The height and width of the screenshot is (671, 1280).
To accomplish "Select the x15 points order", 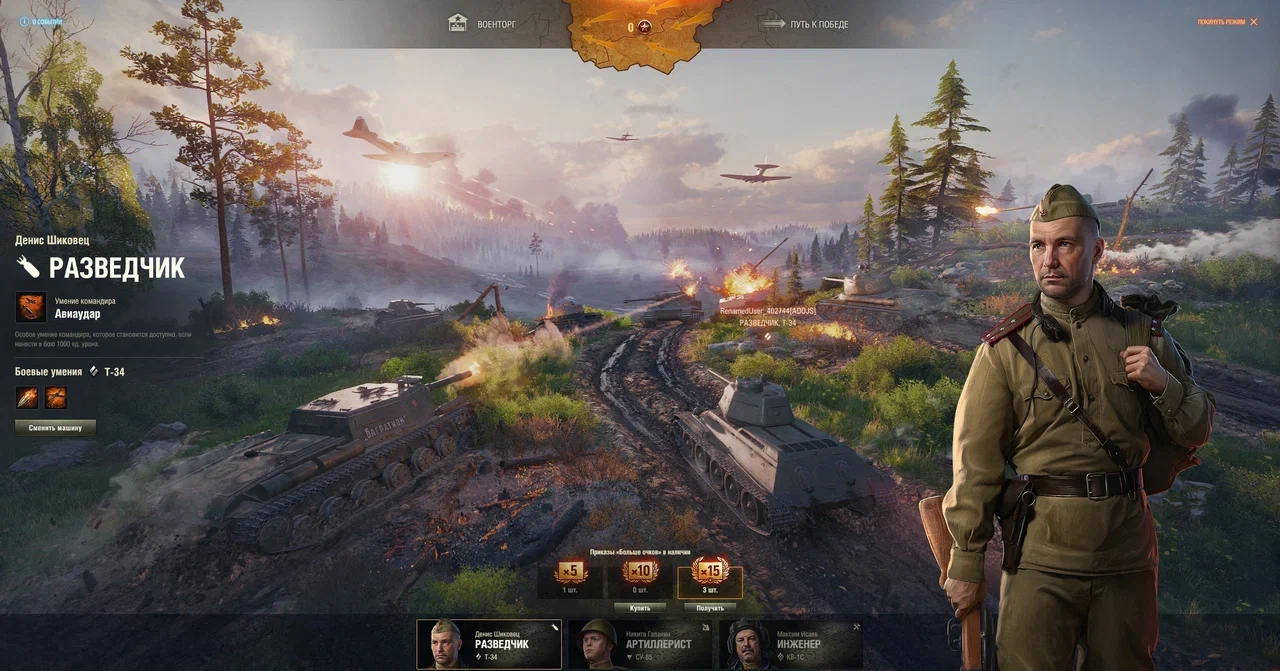I will (x=710, y=577).
